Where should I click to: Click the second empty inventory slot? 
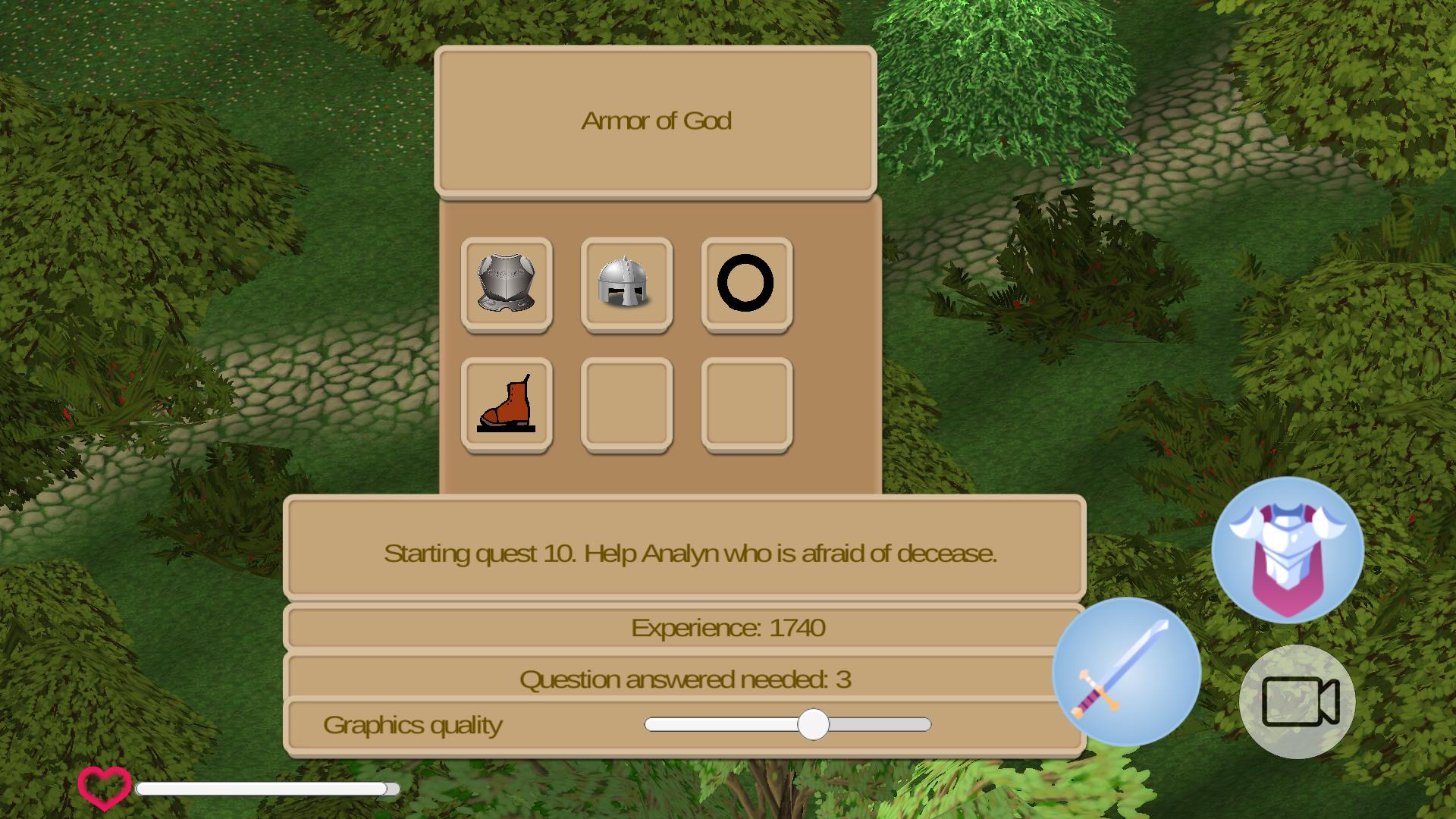point(746,404)
